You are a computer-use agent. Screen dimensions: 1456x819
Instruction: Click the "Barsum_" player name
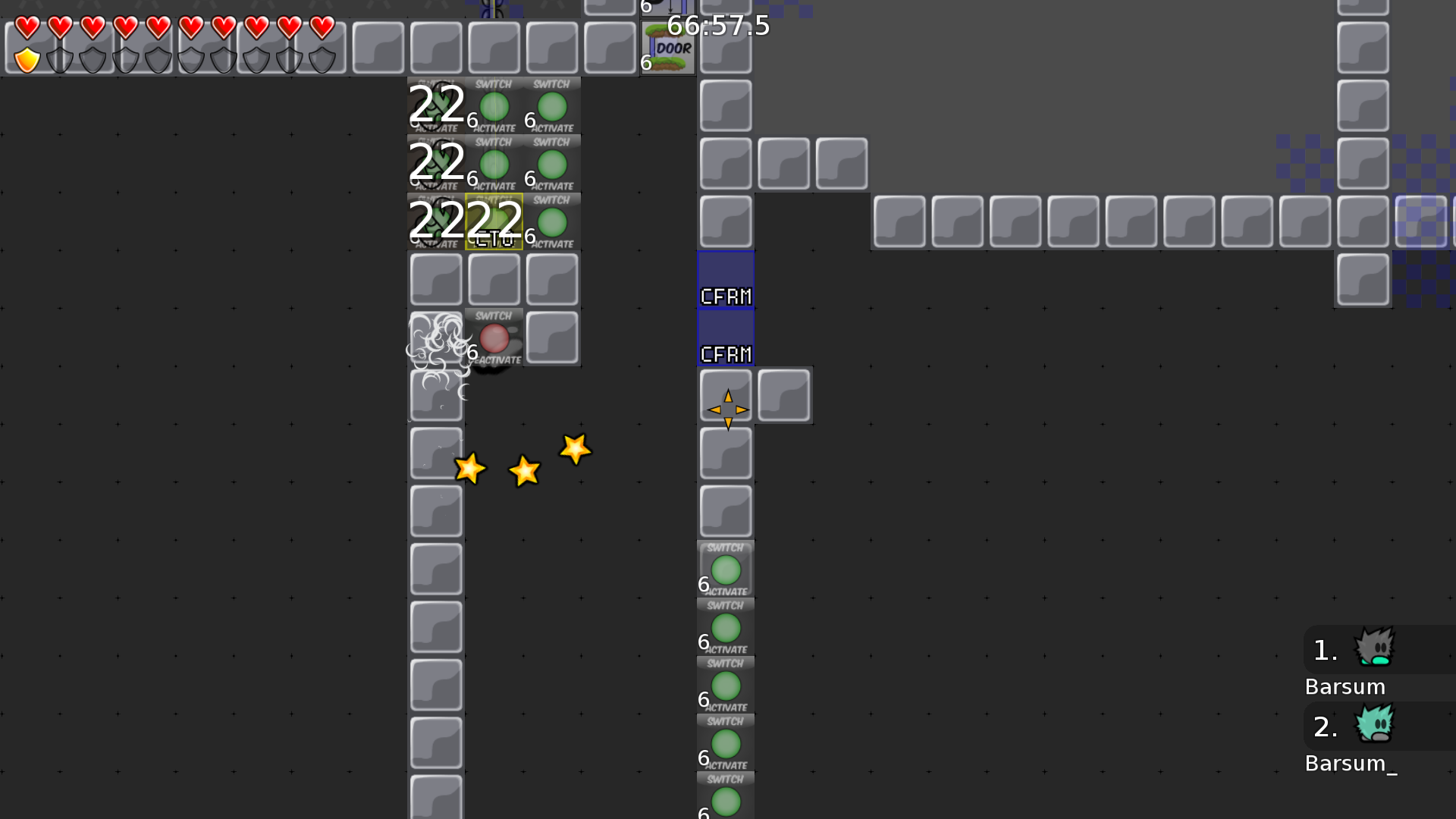[1351, 764]
